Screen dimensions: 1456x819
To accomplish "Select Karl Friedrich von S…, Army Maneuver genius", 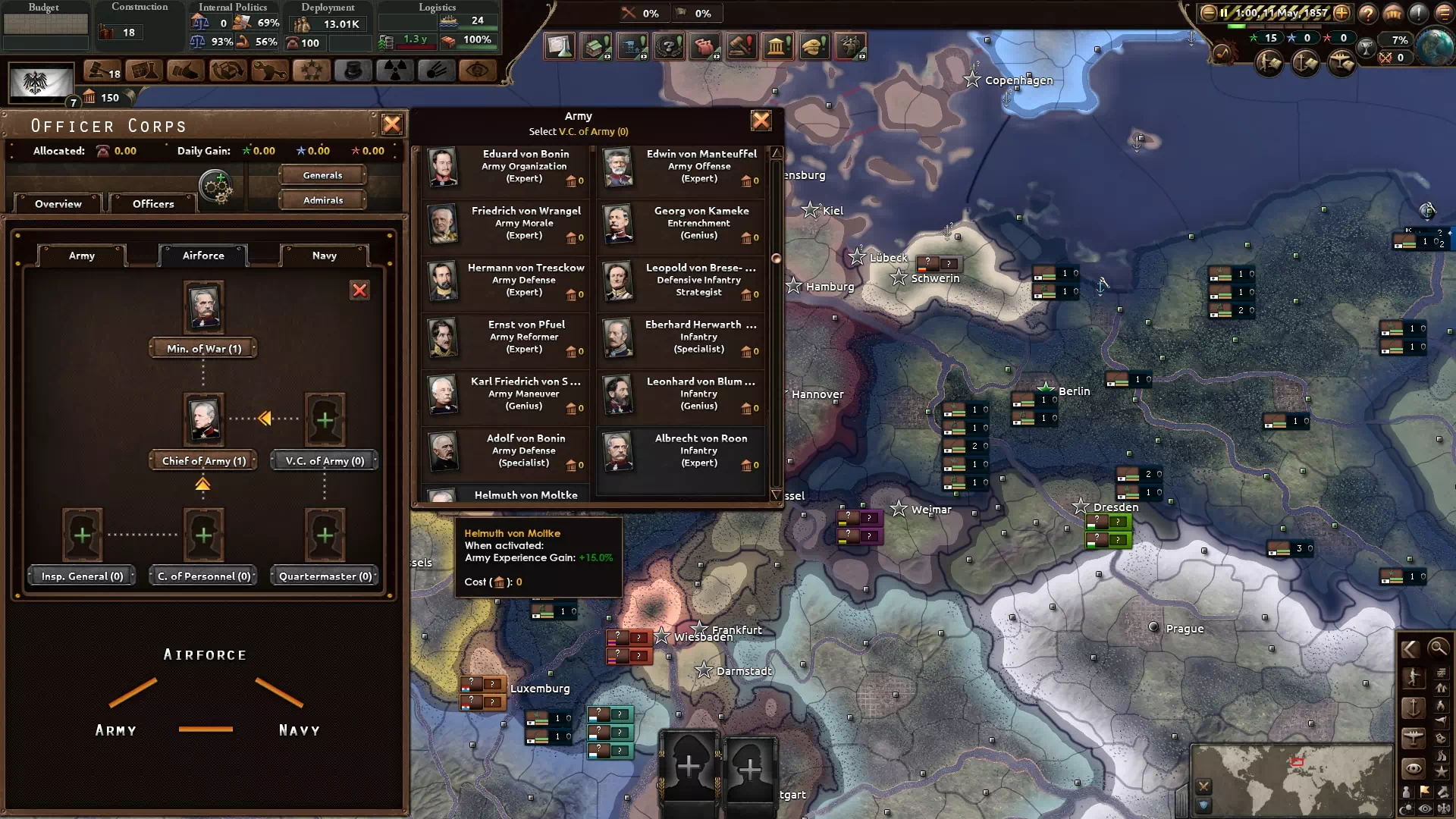I will (x=506, y=394).
